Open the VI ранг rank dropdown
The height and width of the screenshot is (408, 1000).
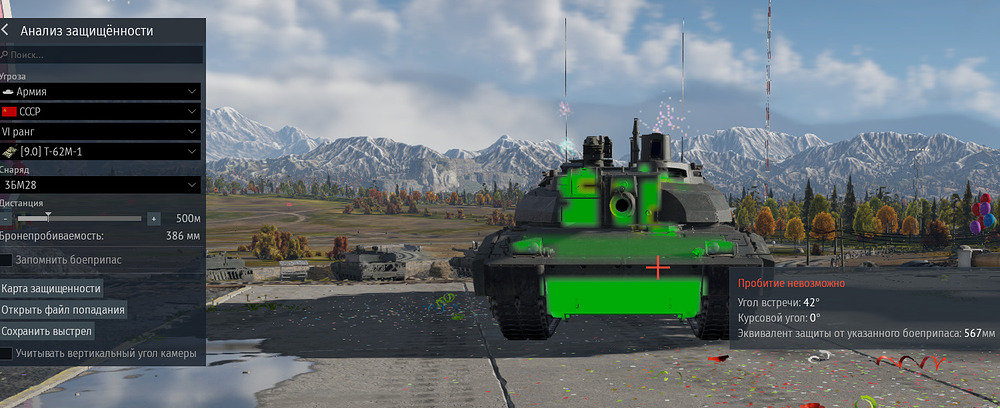pyautogui.click(x=101, y=131)
